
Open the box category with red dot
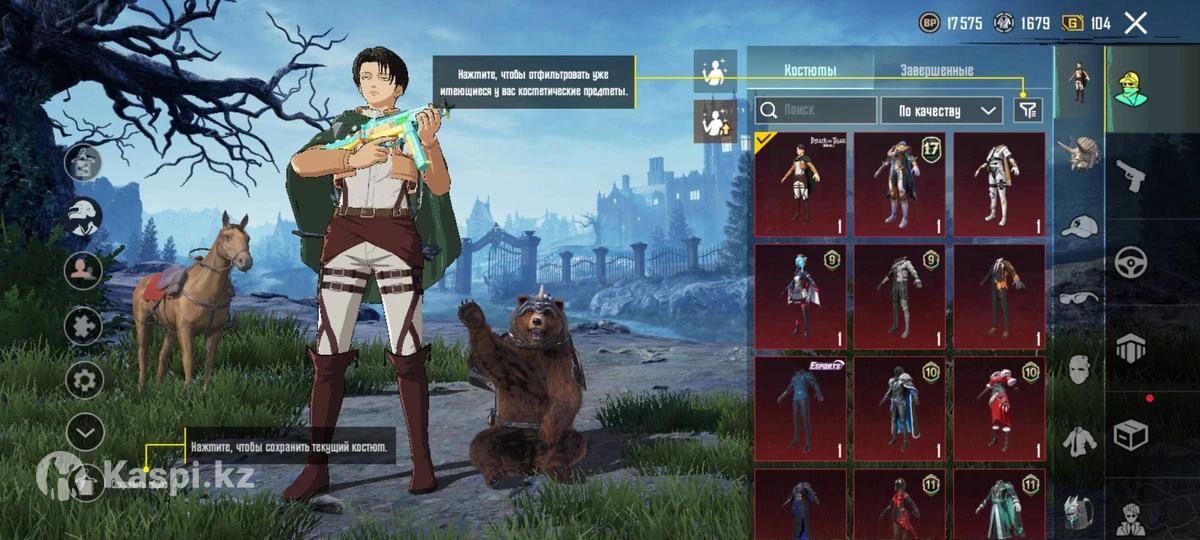click(x=1131, y=435)
